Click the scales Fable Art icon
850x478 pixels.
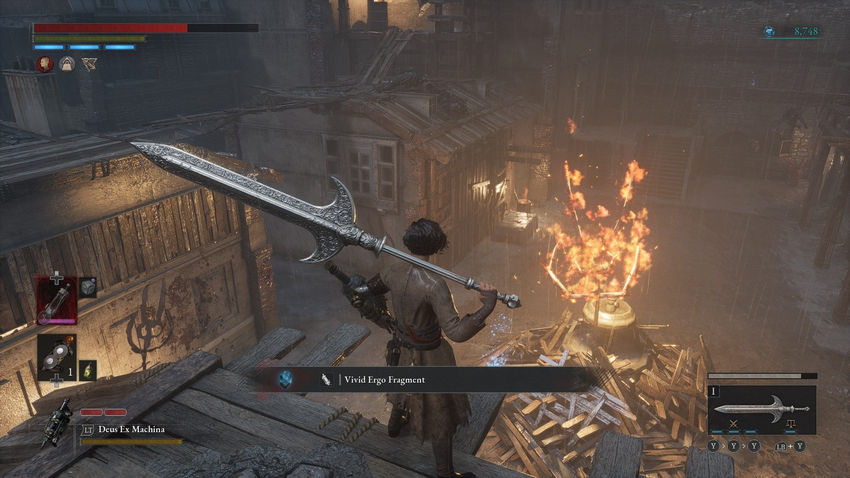pos(789,425)
